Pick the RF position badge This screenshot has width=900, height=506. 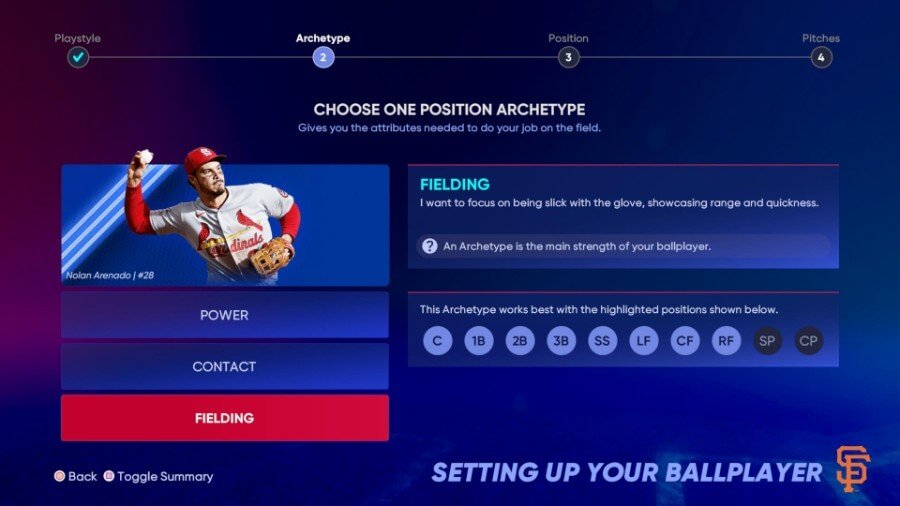[727, 341]
